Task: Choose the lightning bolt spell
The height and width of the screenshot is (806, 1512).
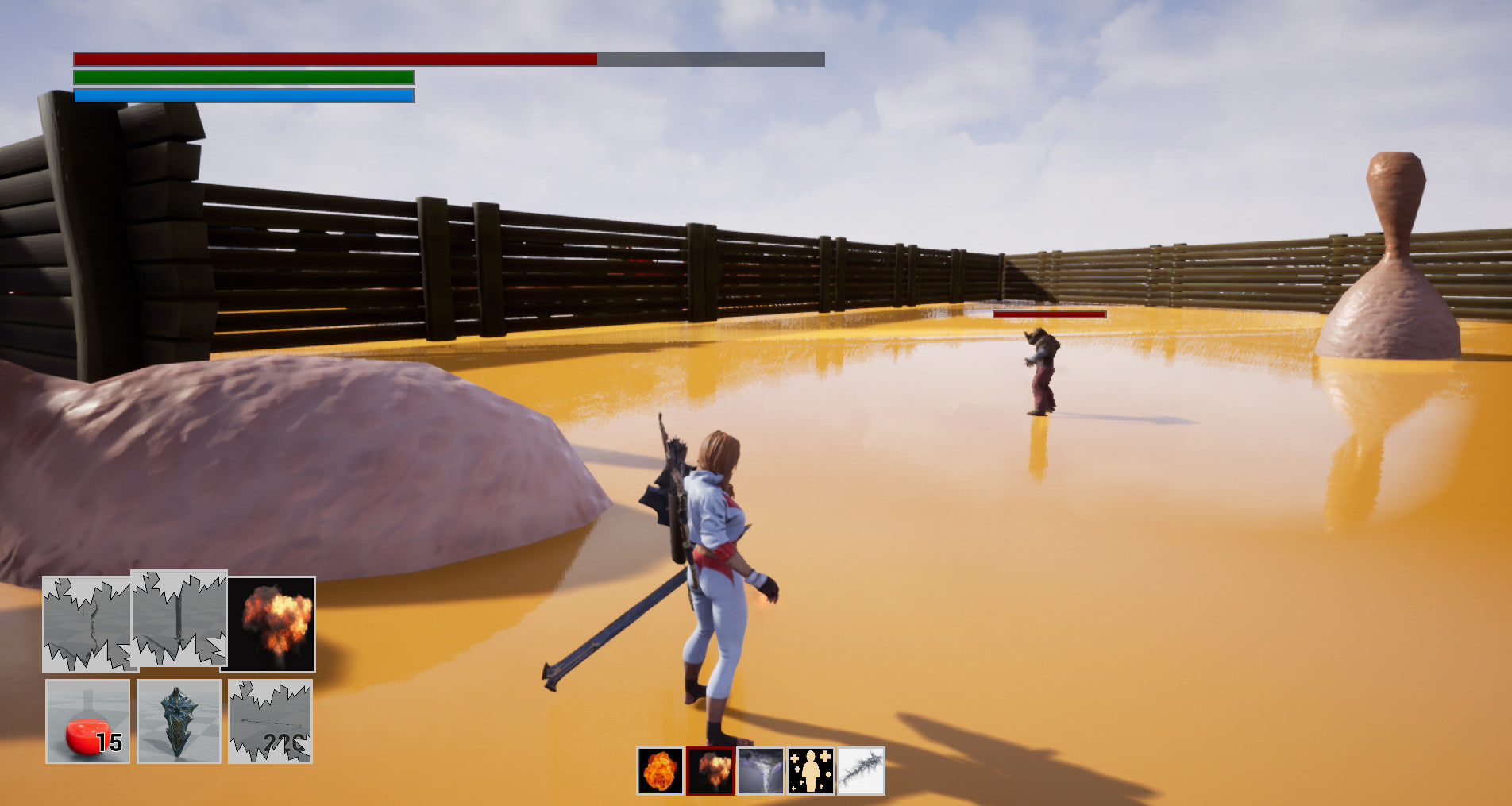Action: point(861,770)
